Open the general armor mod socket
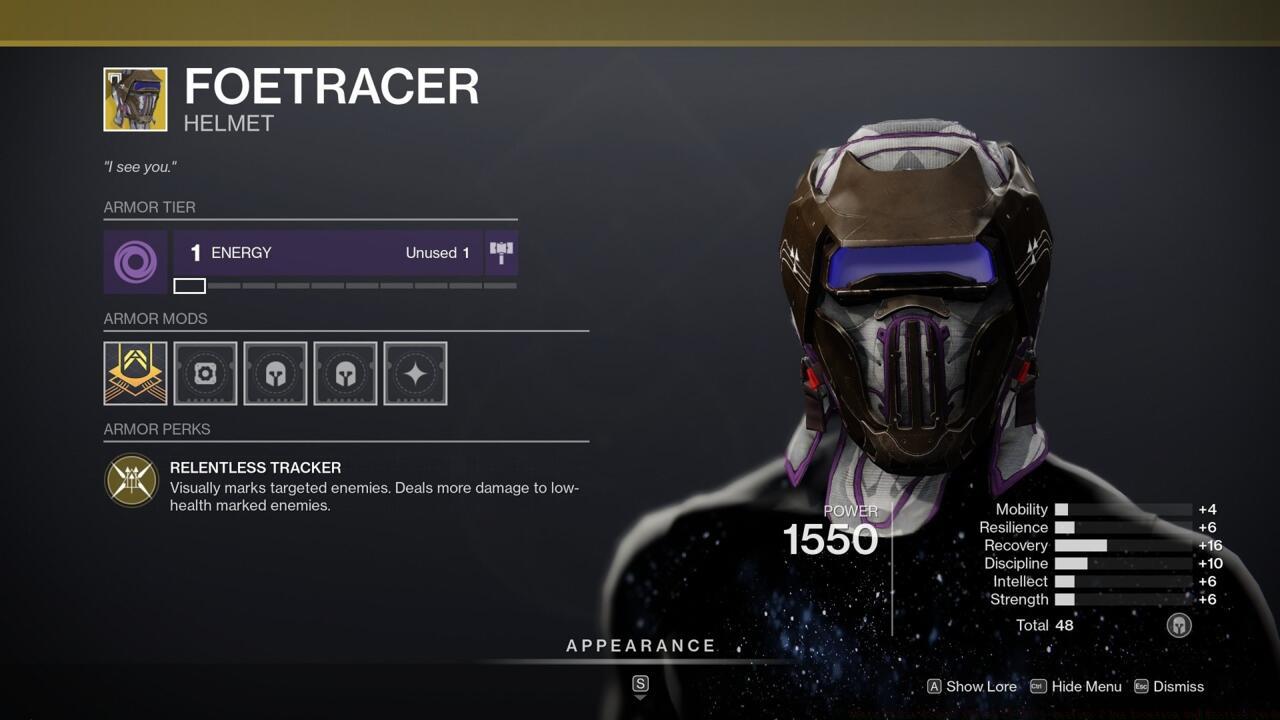 click(205, 373)
